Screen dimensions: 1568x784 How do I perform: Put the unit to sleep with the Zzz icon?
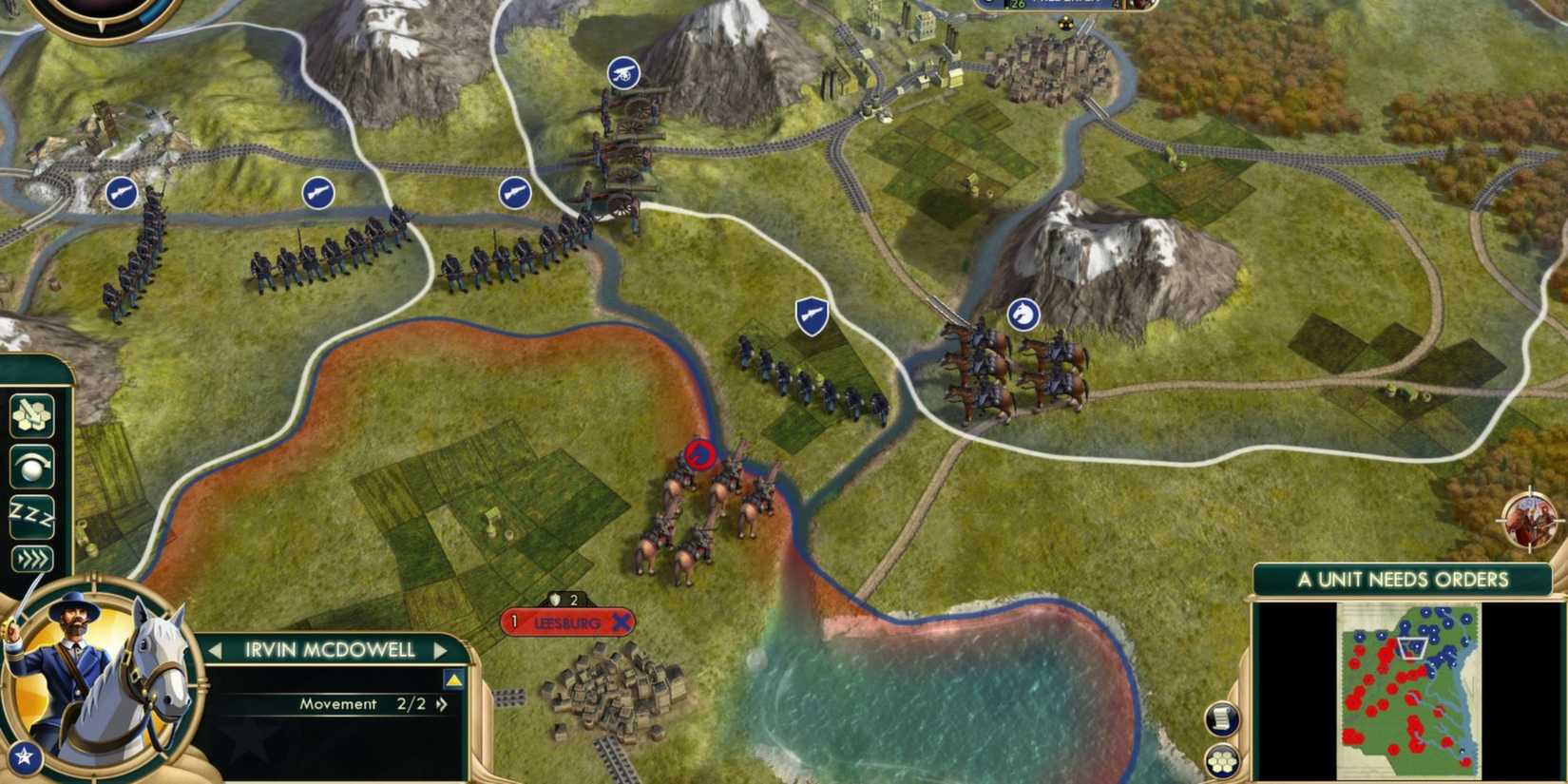33,513
